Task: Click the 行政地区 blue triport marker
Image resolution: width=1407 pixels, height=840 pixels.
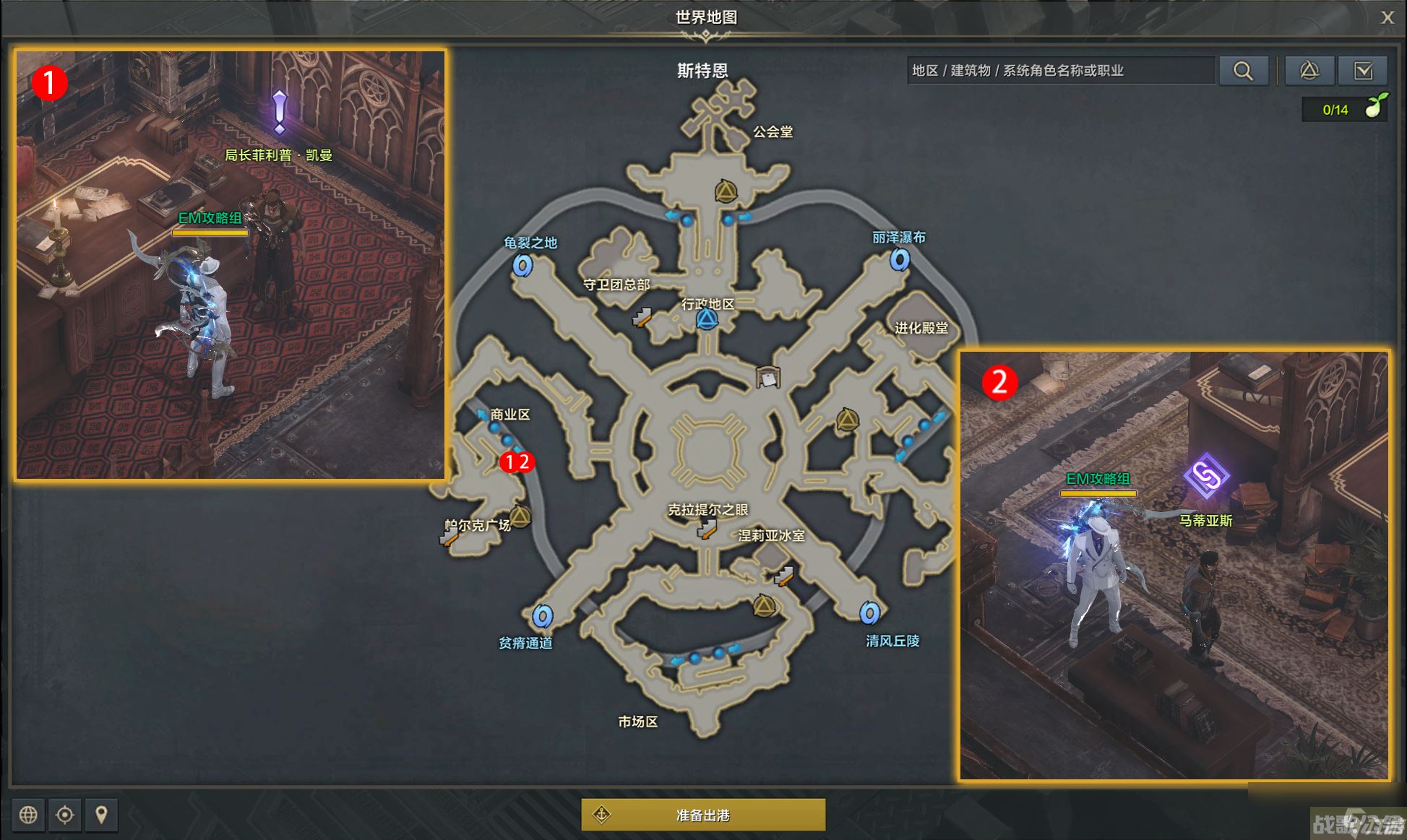Action: click(x=707, y=319)
